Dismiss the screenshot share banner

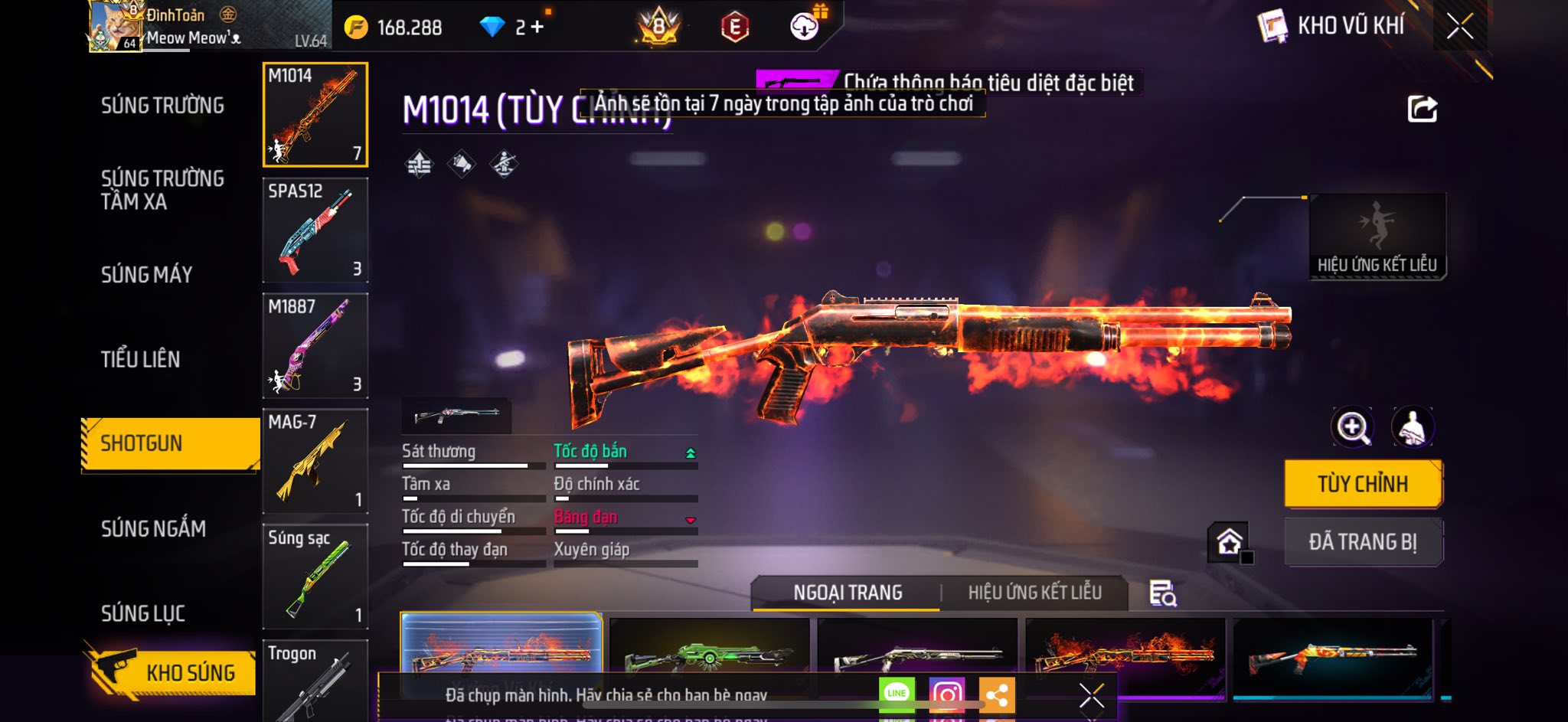pyautogui.click(x=1092, y=695)
